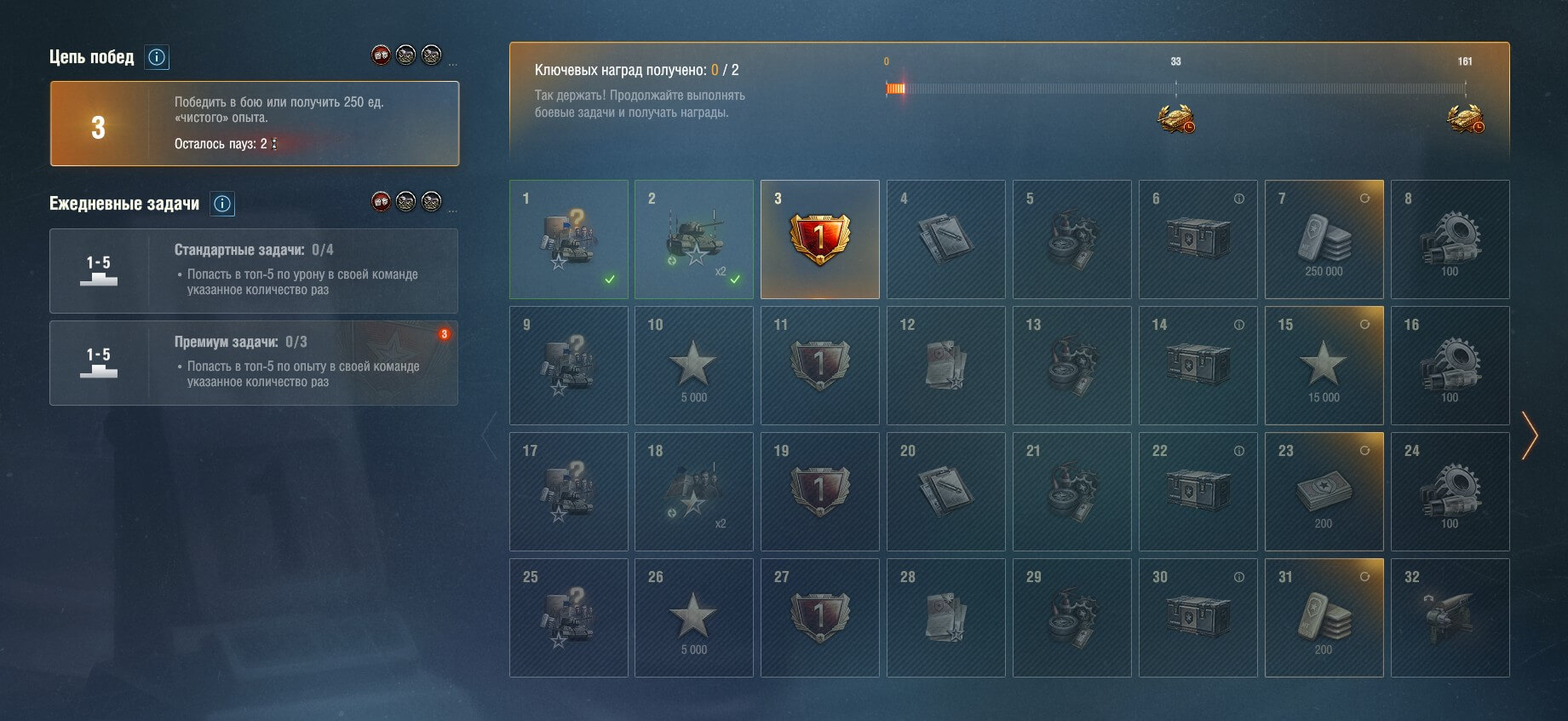Select the win chain task card numbered 3

pyautogui.click(x=255, y=124)
